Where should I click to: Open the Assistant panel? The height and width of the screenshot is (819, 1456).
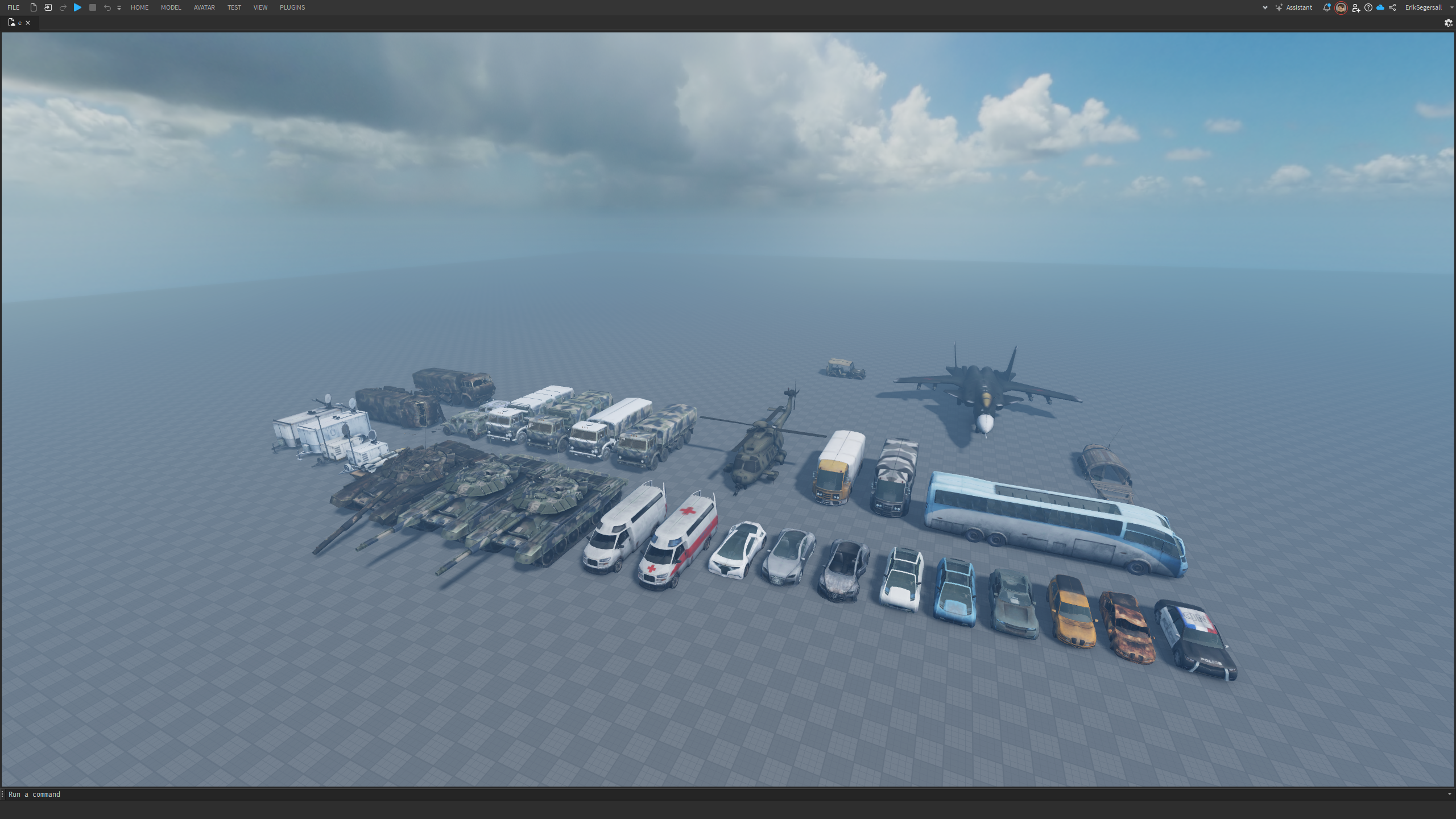pyautogui.click(x=1298, y=7)
